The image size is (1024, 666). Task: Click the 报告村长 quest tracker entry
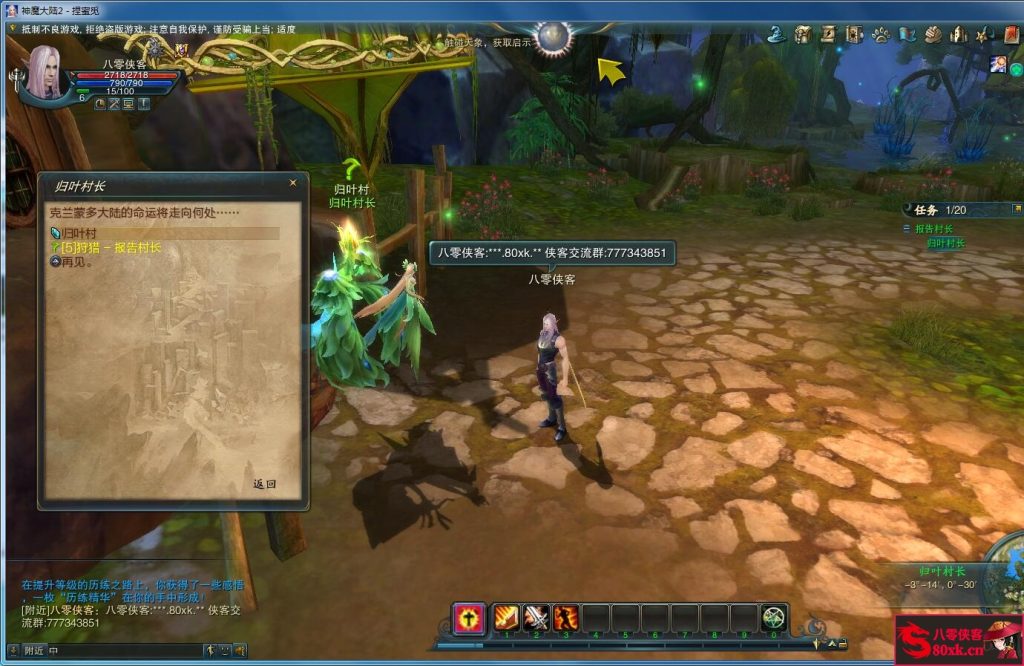933,229
